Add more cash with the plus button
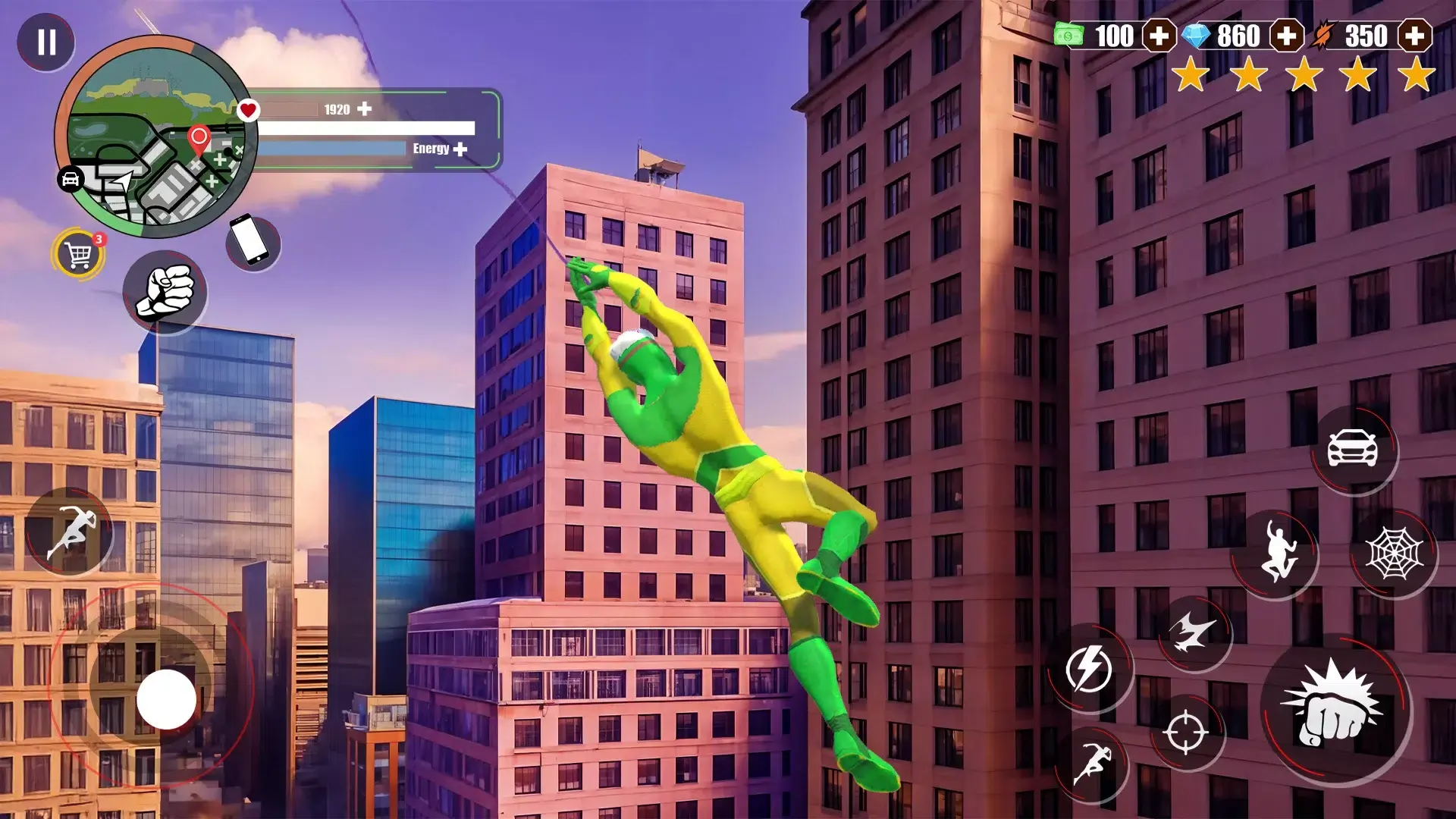Viewport: 1456px width, 819px height. [1159, 36]
